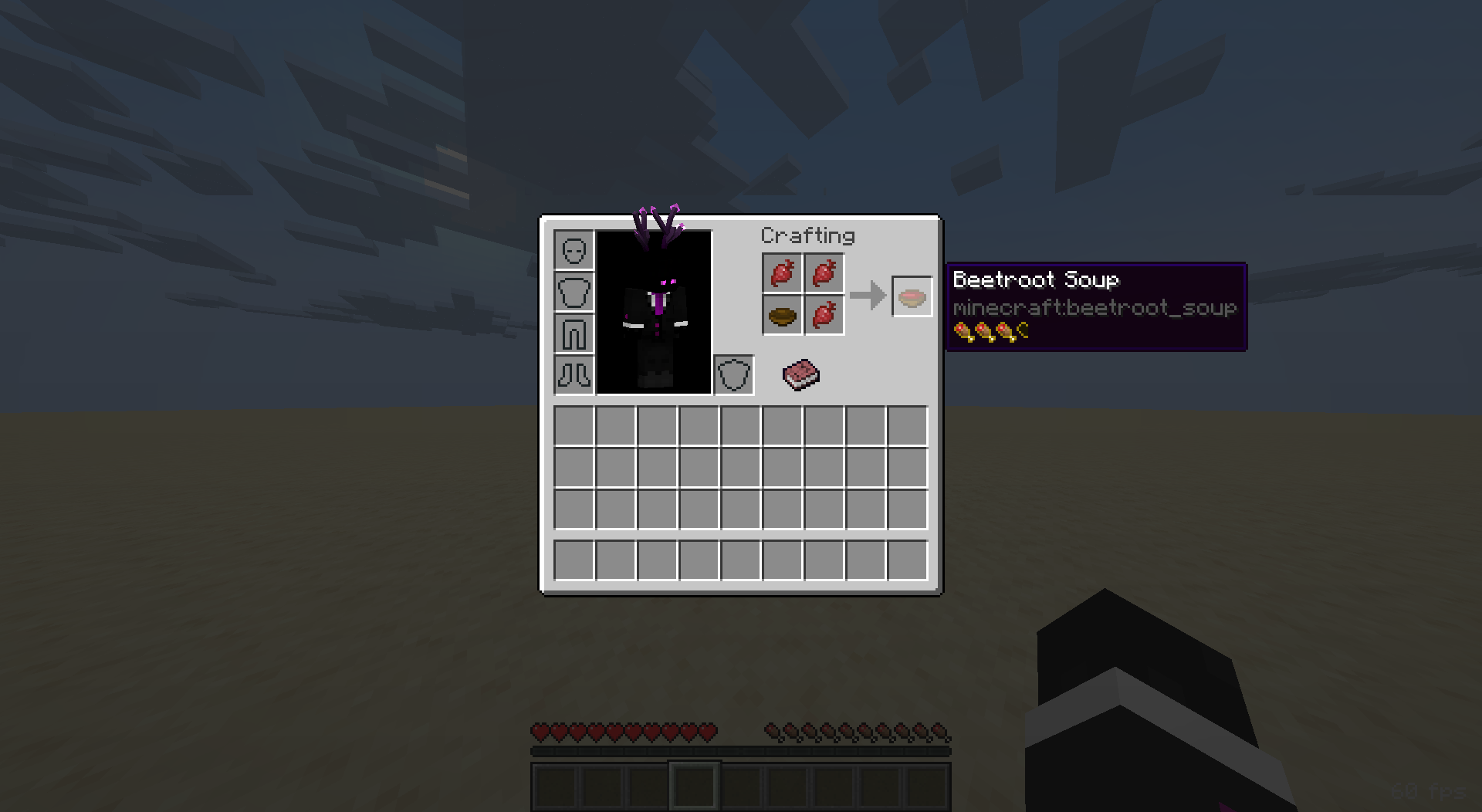The height and width of the screenshot is (812, 1482).
Task: Click the crafting arrow graphic
Action: point(868,296)
